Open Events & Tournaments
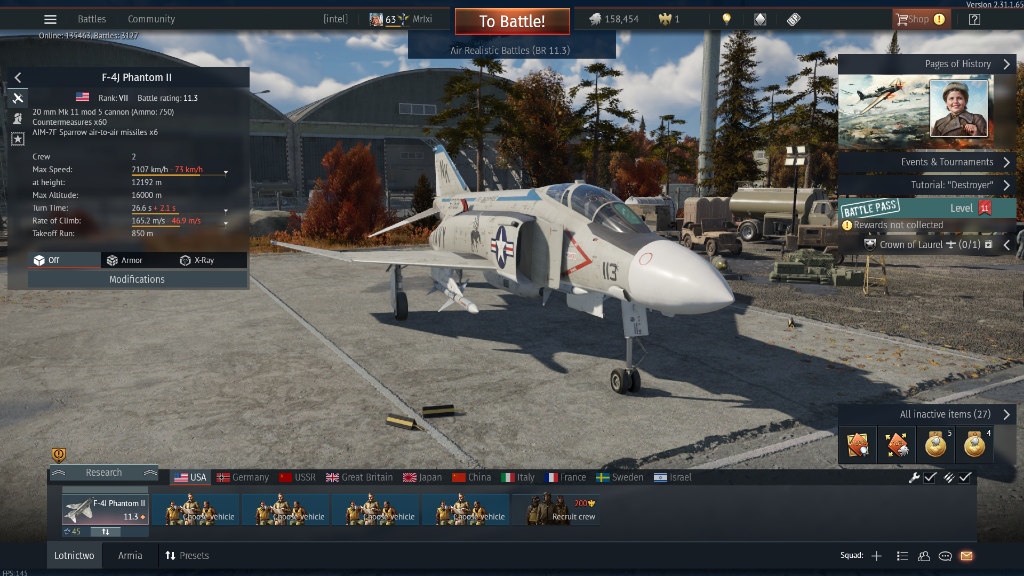The width and height of the screenshot is (1024, 576). pyautogui.click(x=927, y=162)
